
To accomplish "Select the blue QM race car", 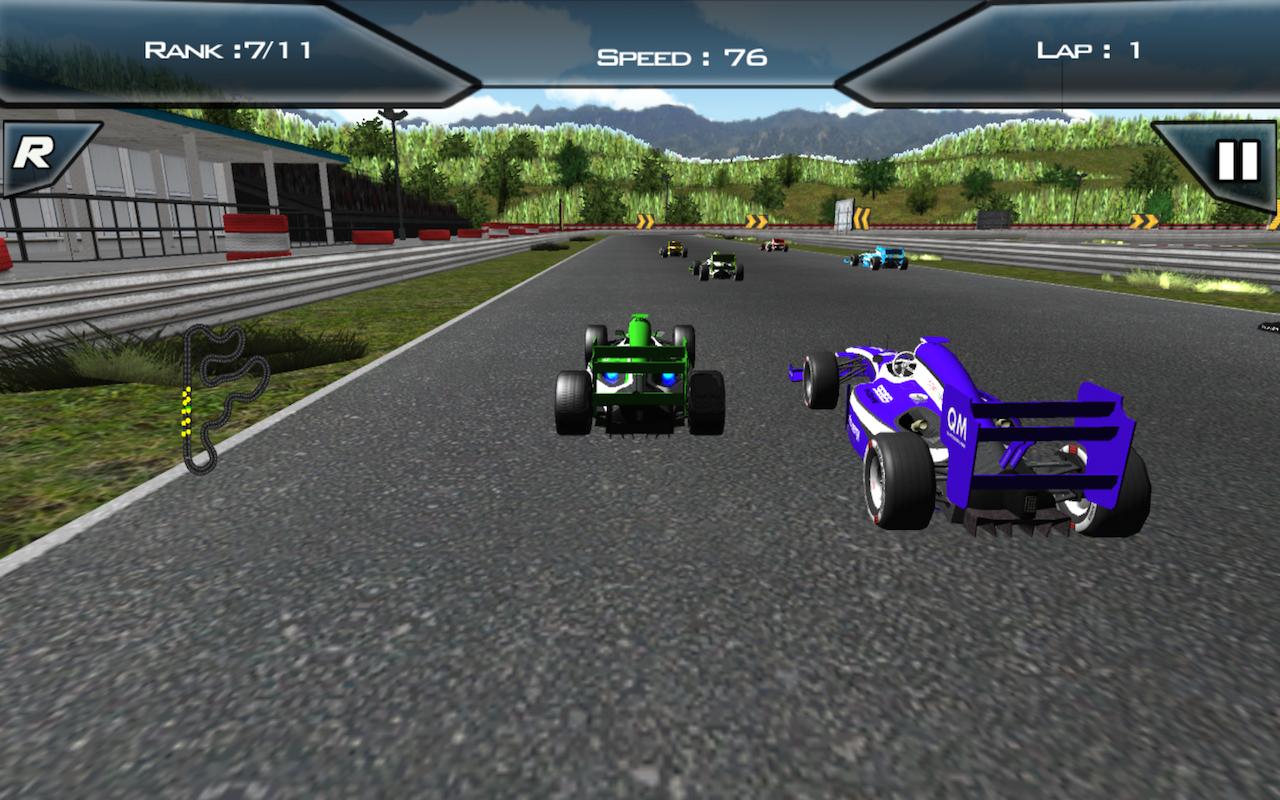I will [x=970, y=440].
